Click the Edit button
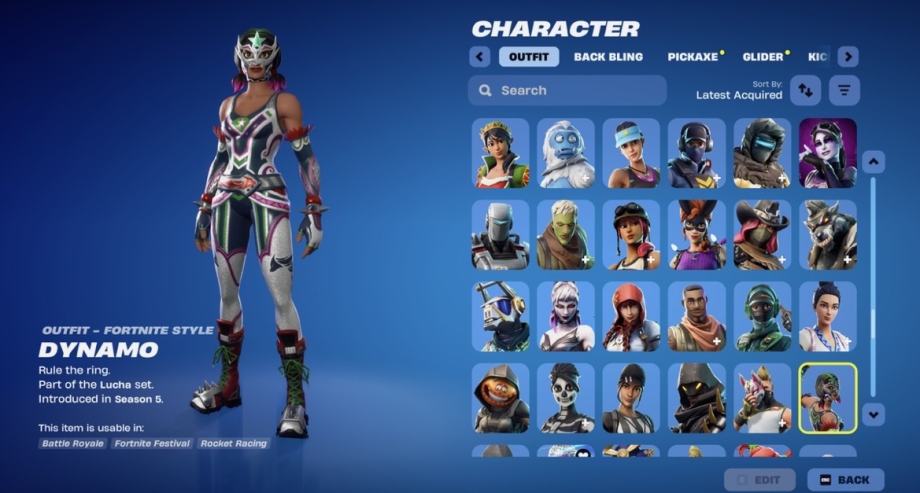The height and width of the screenshot is (493, 920). (x=760, y=480)
